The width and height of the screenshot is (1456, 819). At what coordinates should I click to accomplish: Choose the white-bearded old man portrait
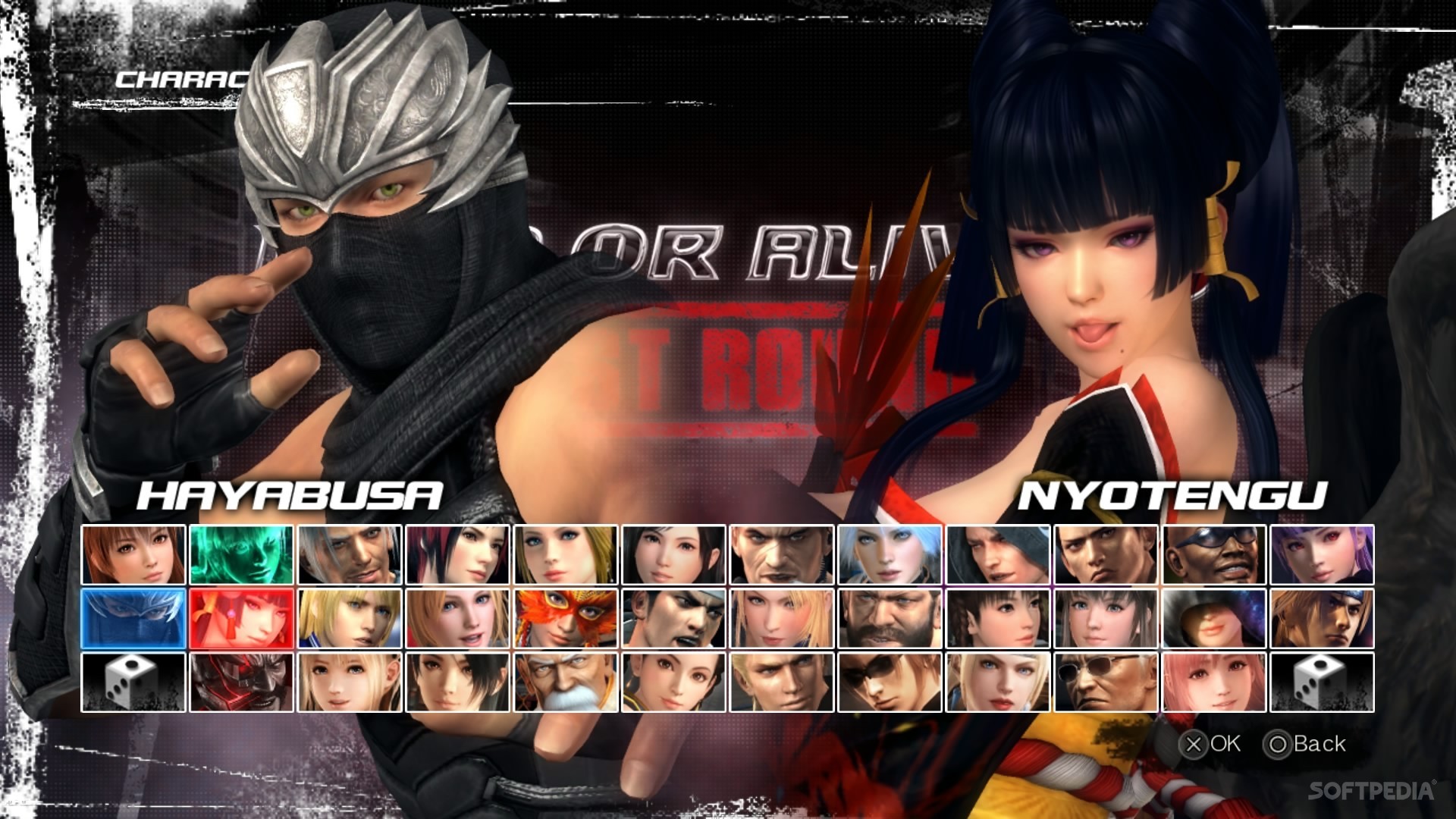[566, 682]
